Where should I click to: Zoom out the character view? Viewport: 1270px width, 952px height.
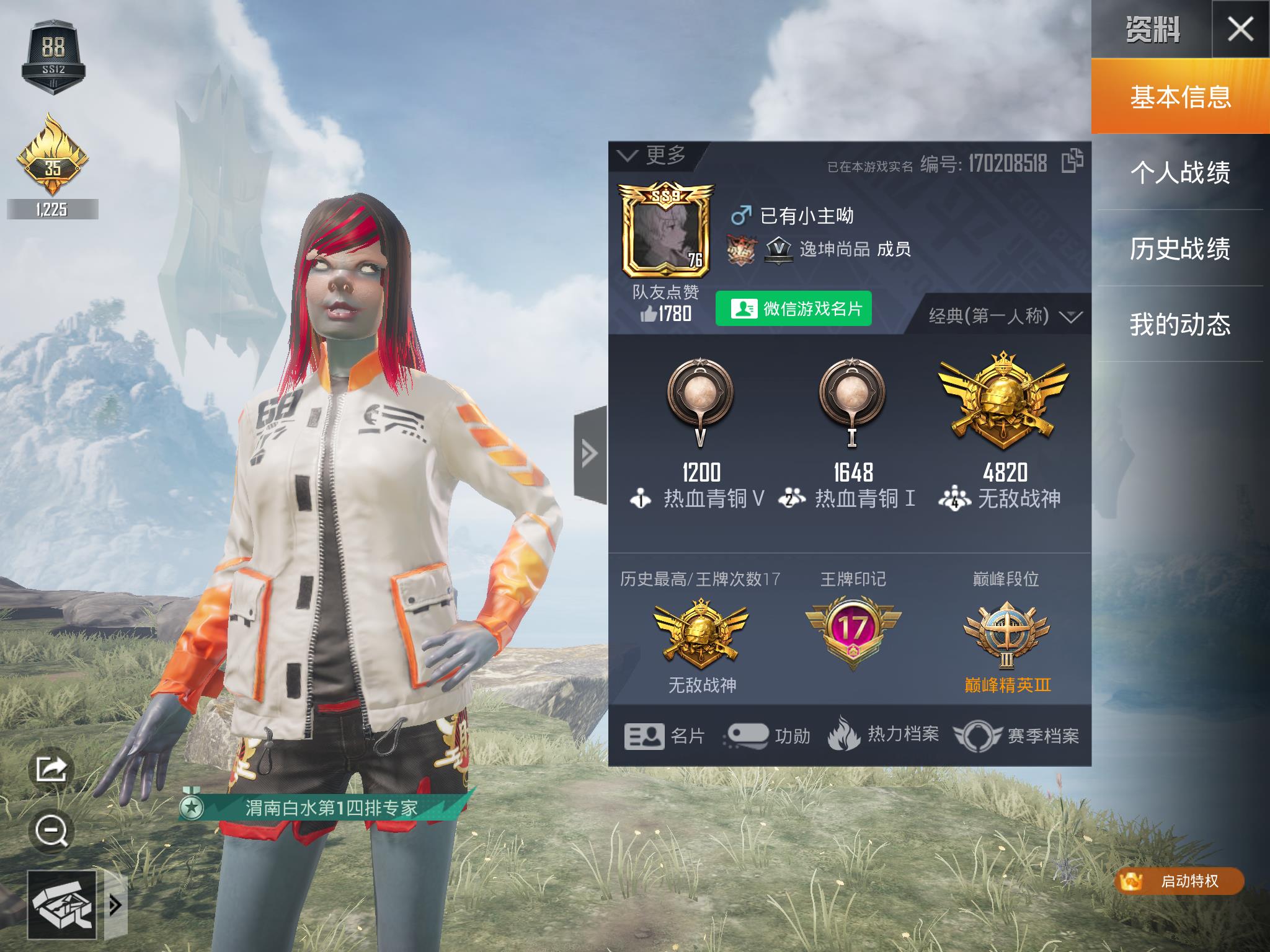(51, 831)
